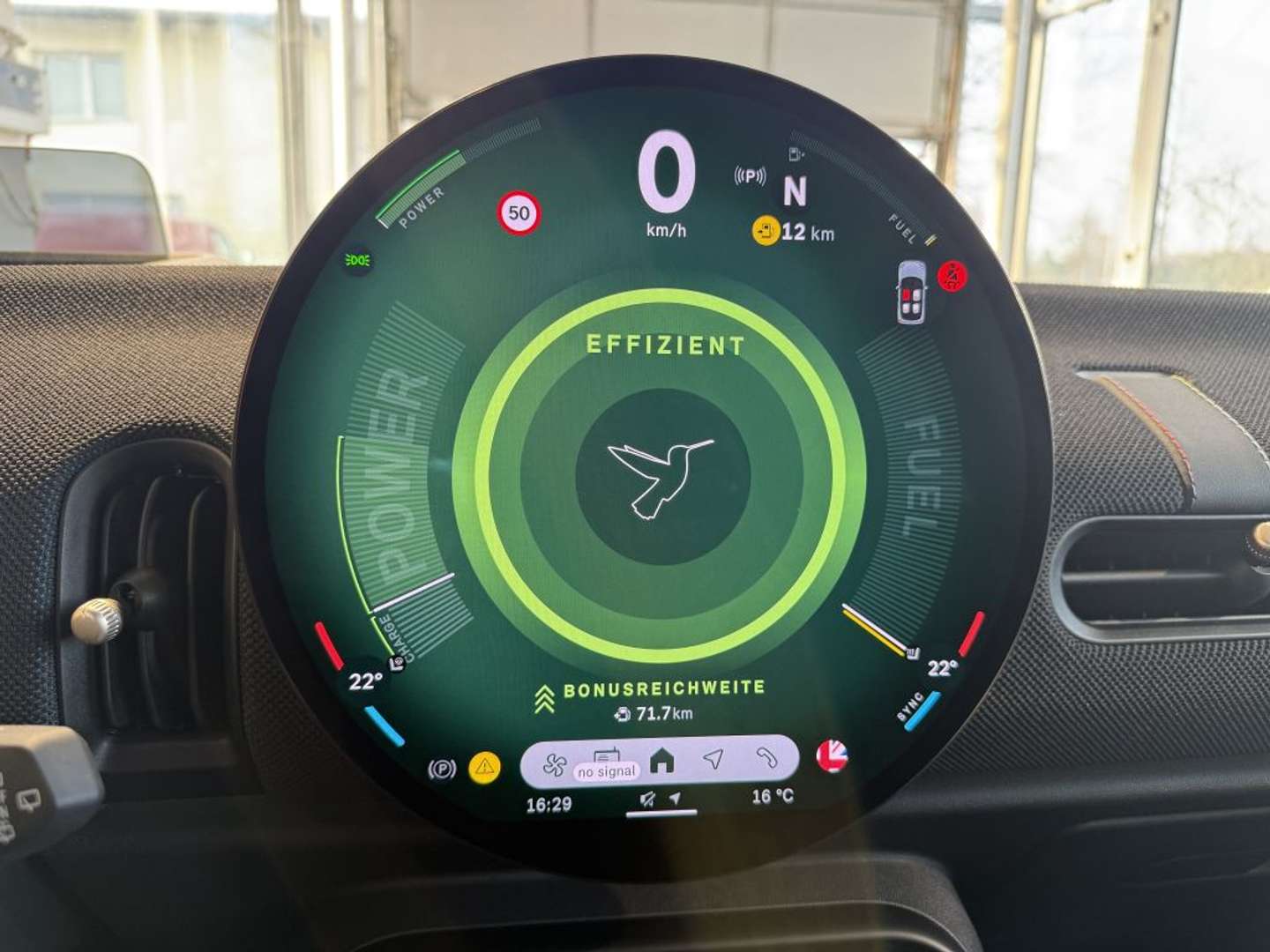Screen dimensions: 1270x952
Task: Open the yellow warning triangle message
Action: tap(484, 767)
